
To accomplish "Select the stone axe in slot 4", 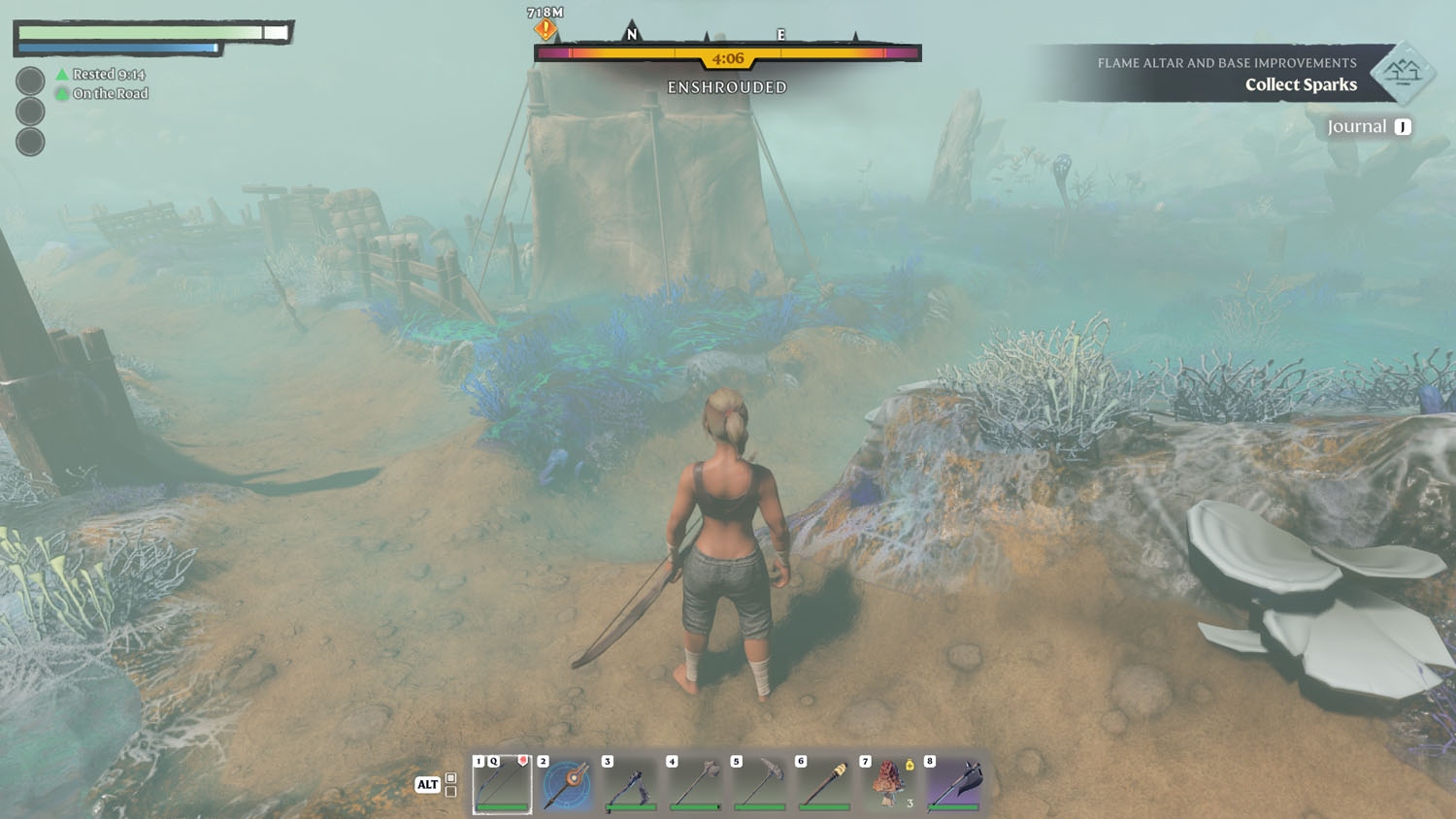I will pyautogui.click(x=695, y=784).
